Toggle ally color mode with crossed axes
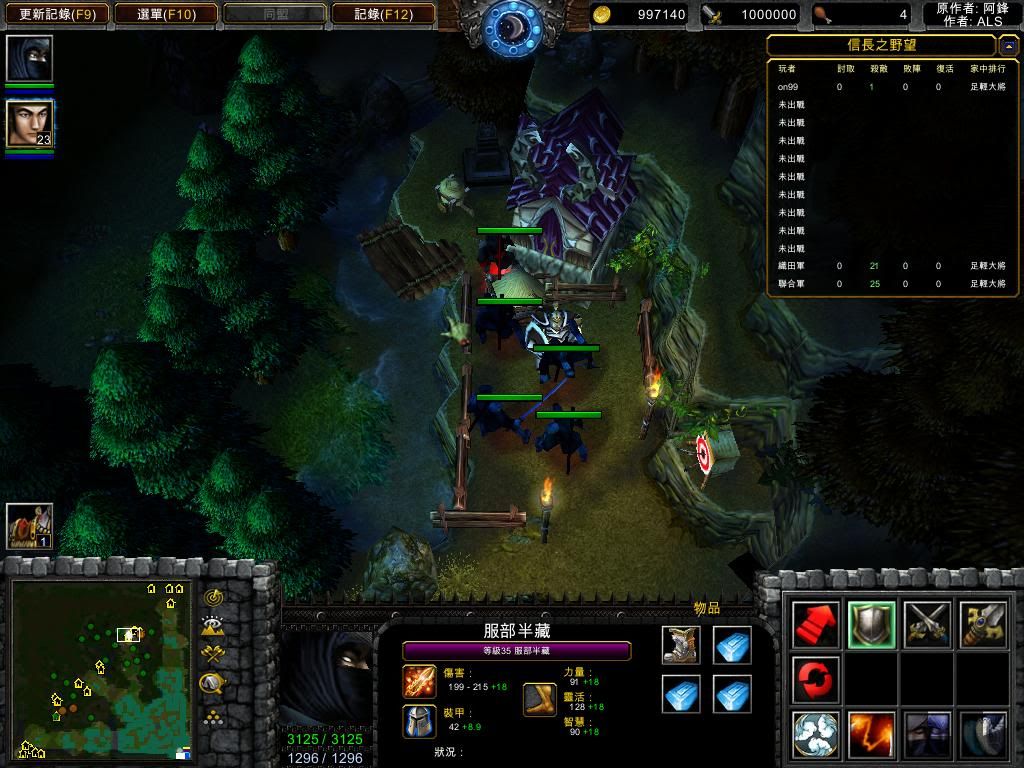 coord(212,655)
